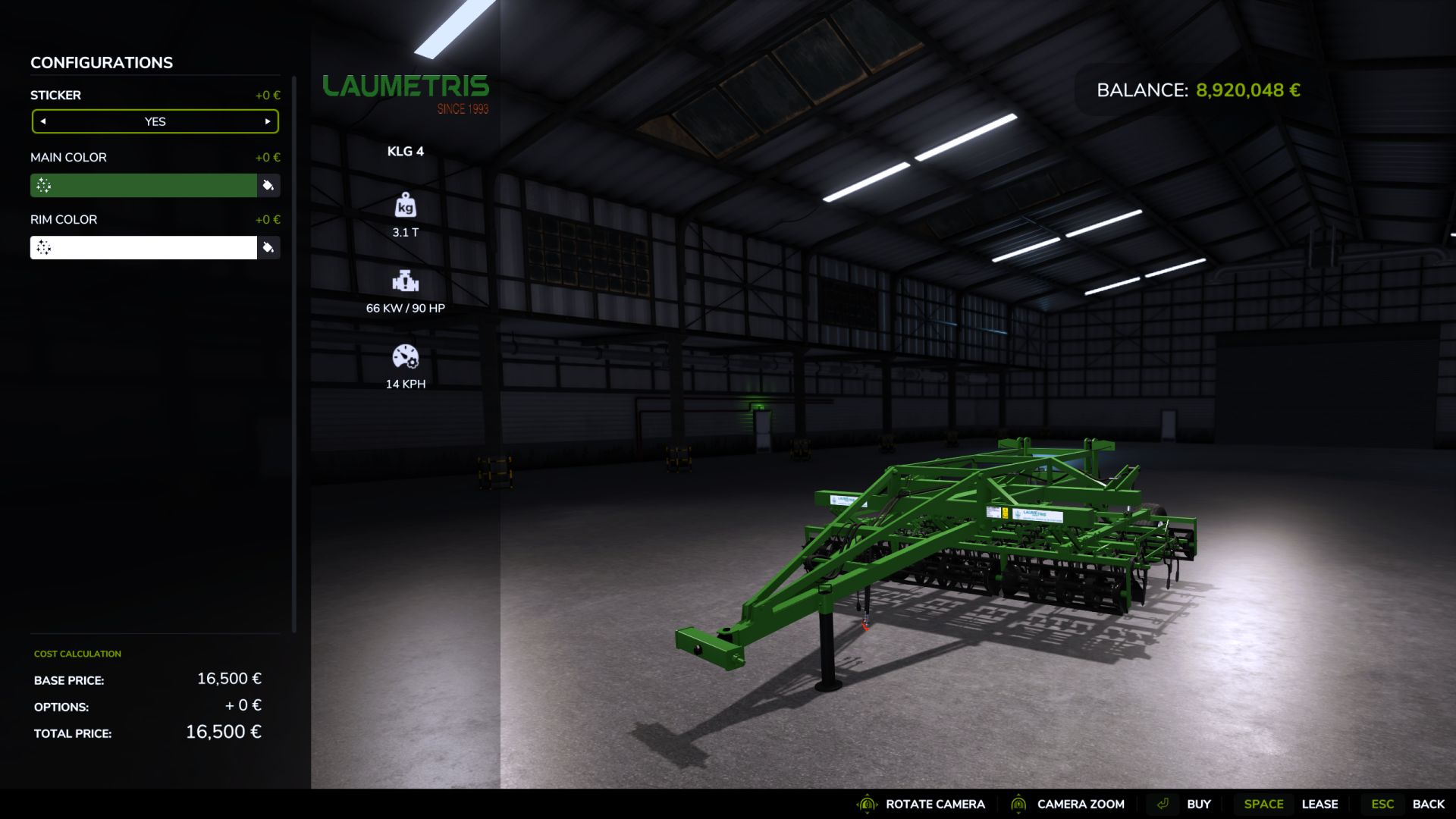This screenshot has width=1456, height=819.
Task: Select the Configurations panel heading
Action: click(x=101, y=62)
